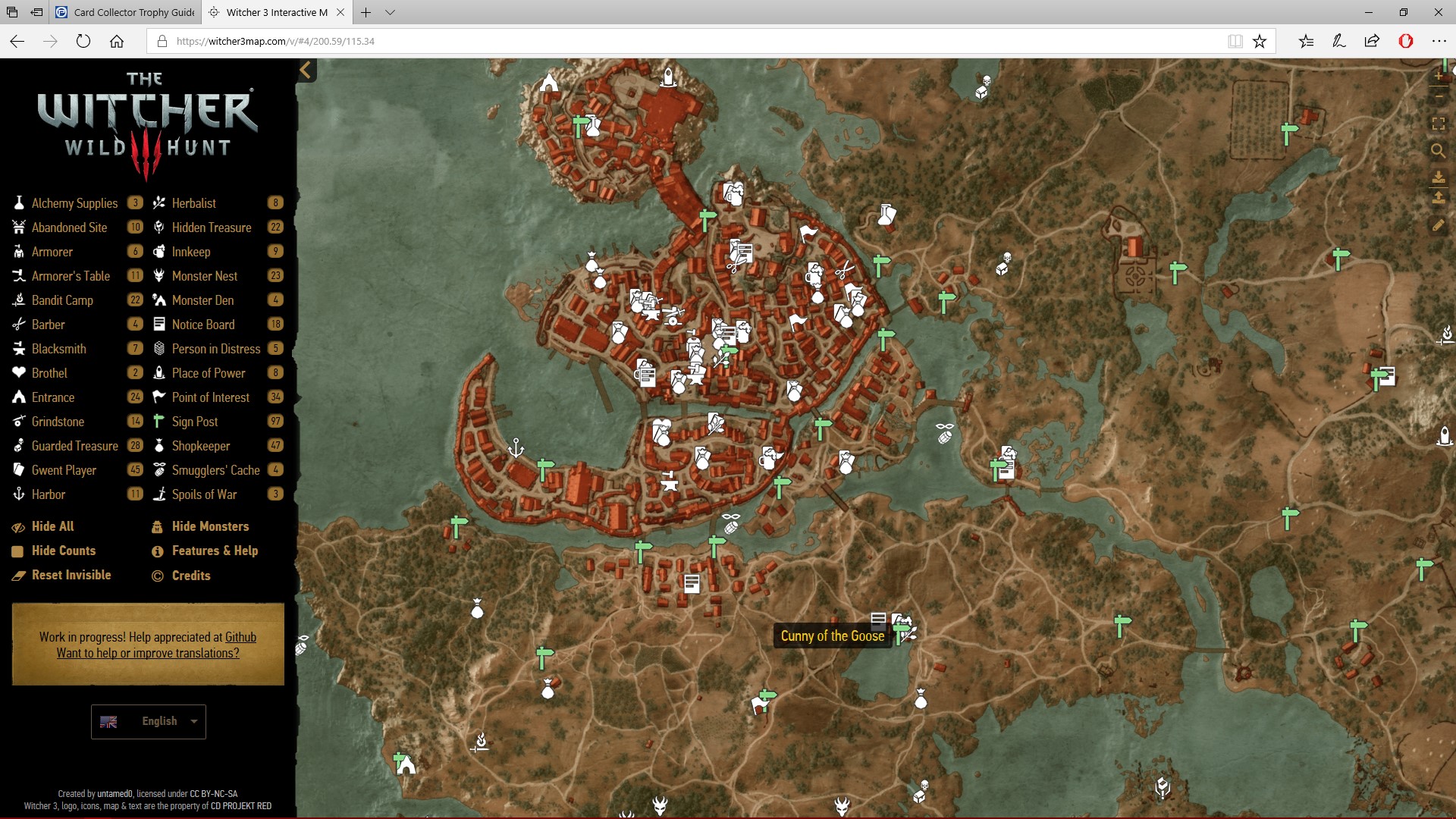Open the browser settings menu with the ellipsis
The width and height of the screenshot is (1456, 819).
click(x=1440, y=42)
